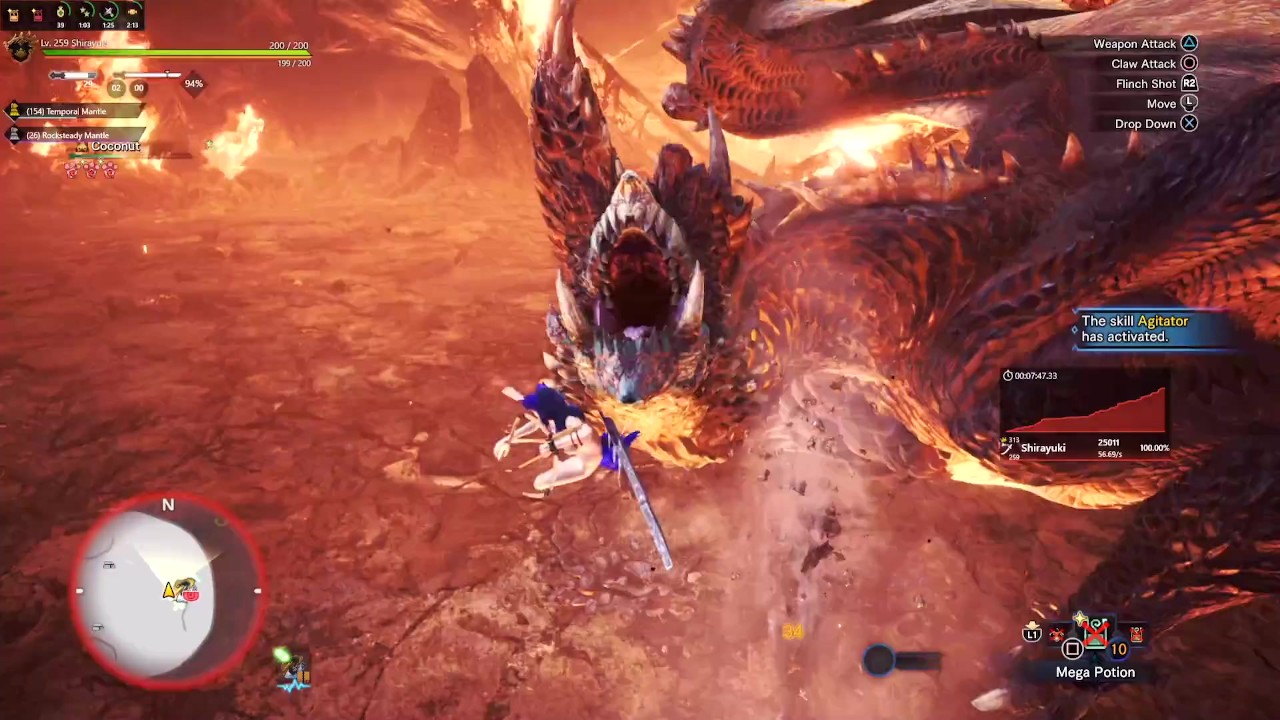Click the fish buff icon timed 2:13

tap(132, 14)
